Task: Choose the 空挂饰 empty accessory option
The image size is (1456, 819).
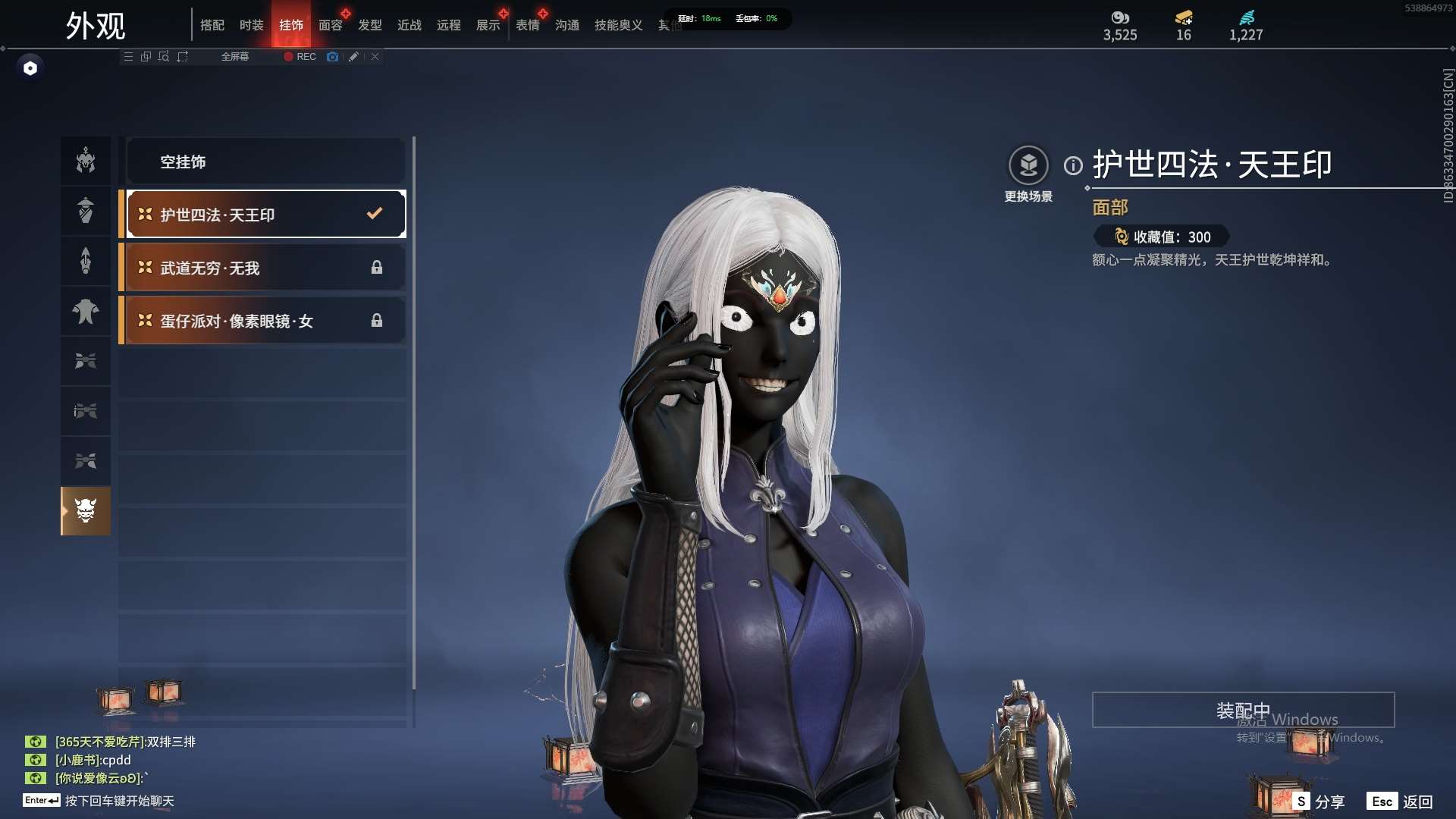Action: click(265, 162)
